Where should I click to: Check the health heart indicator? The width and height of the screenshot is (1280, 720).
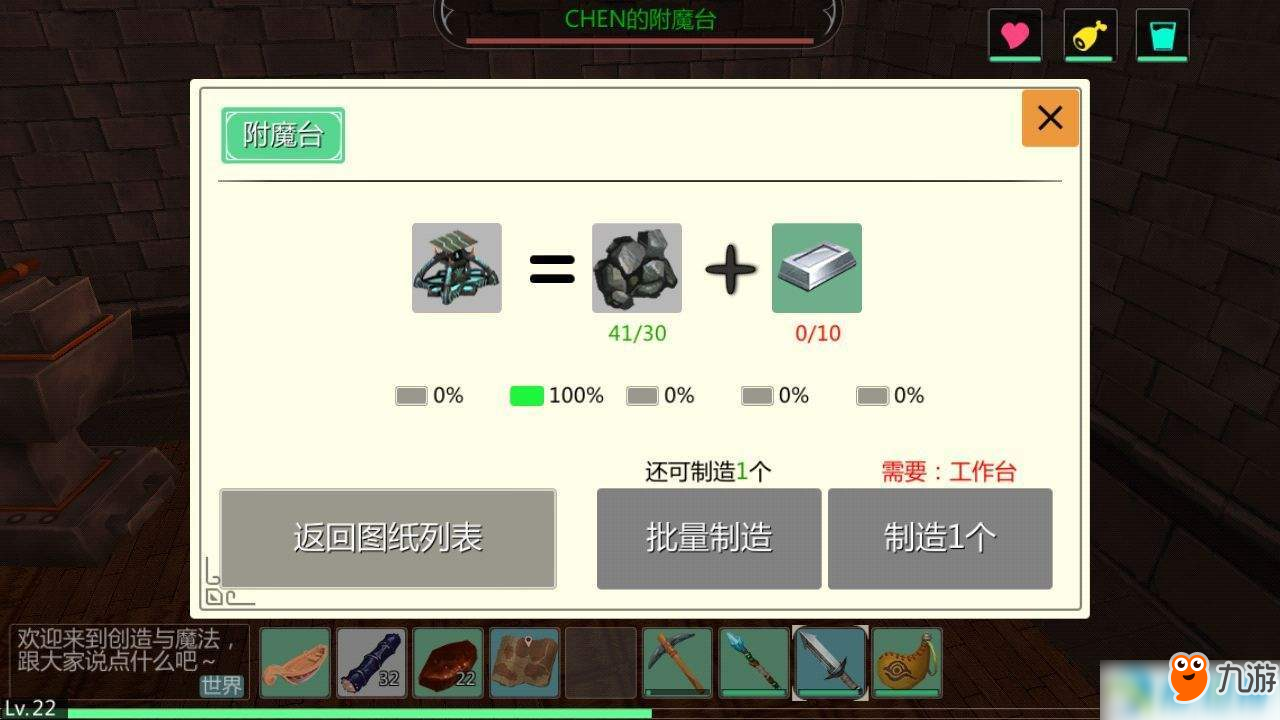[1015, 34]
